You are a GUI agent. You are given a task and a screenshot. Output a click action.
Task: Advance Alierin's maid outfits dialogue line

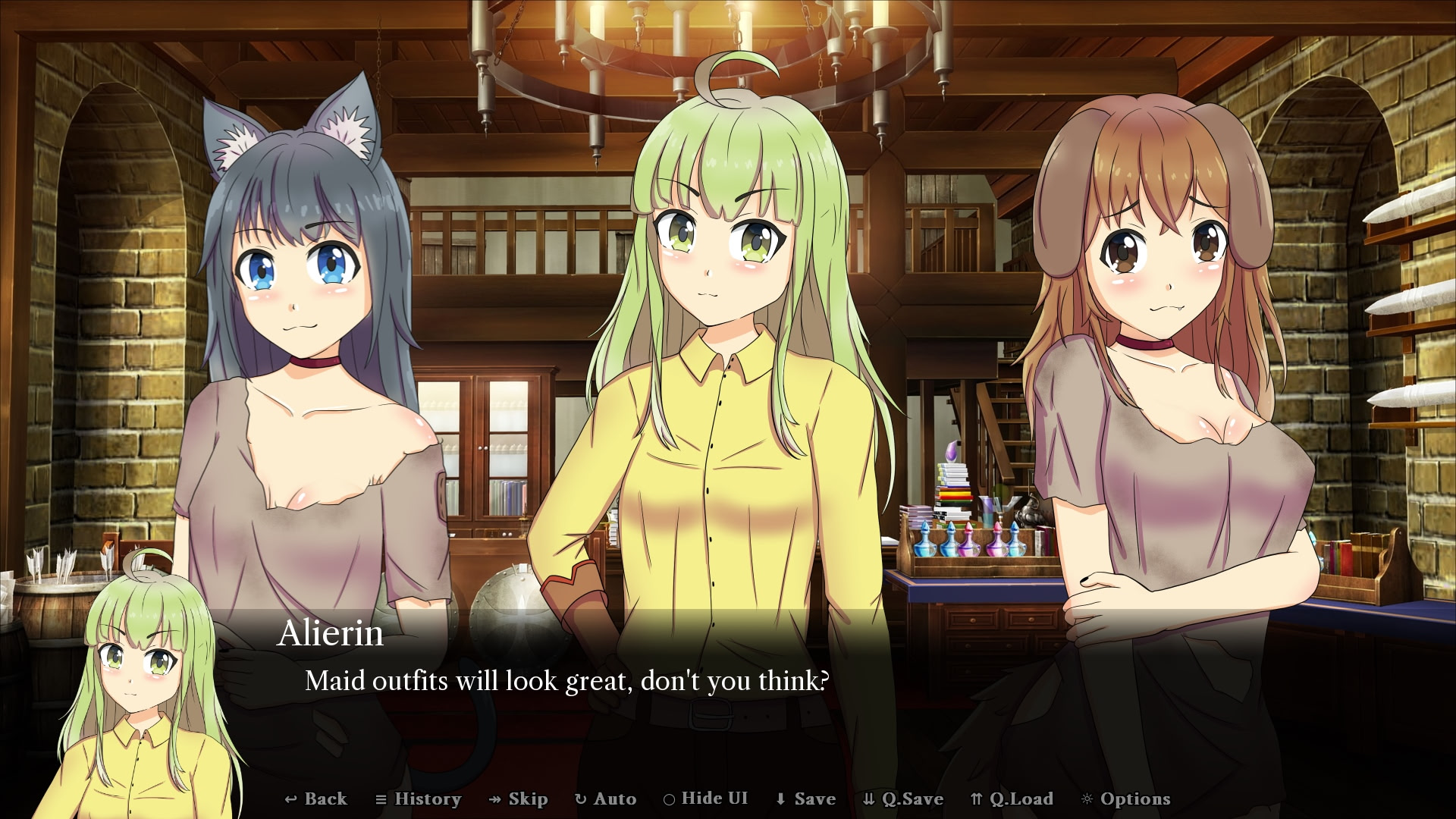tap(566, 681)
